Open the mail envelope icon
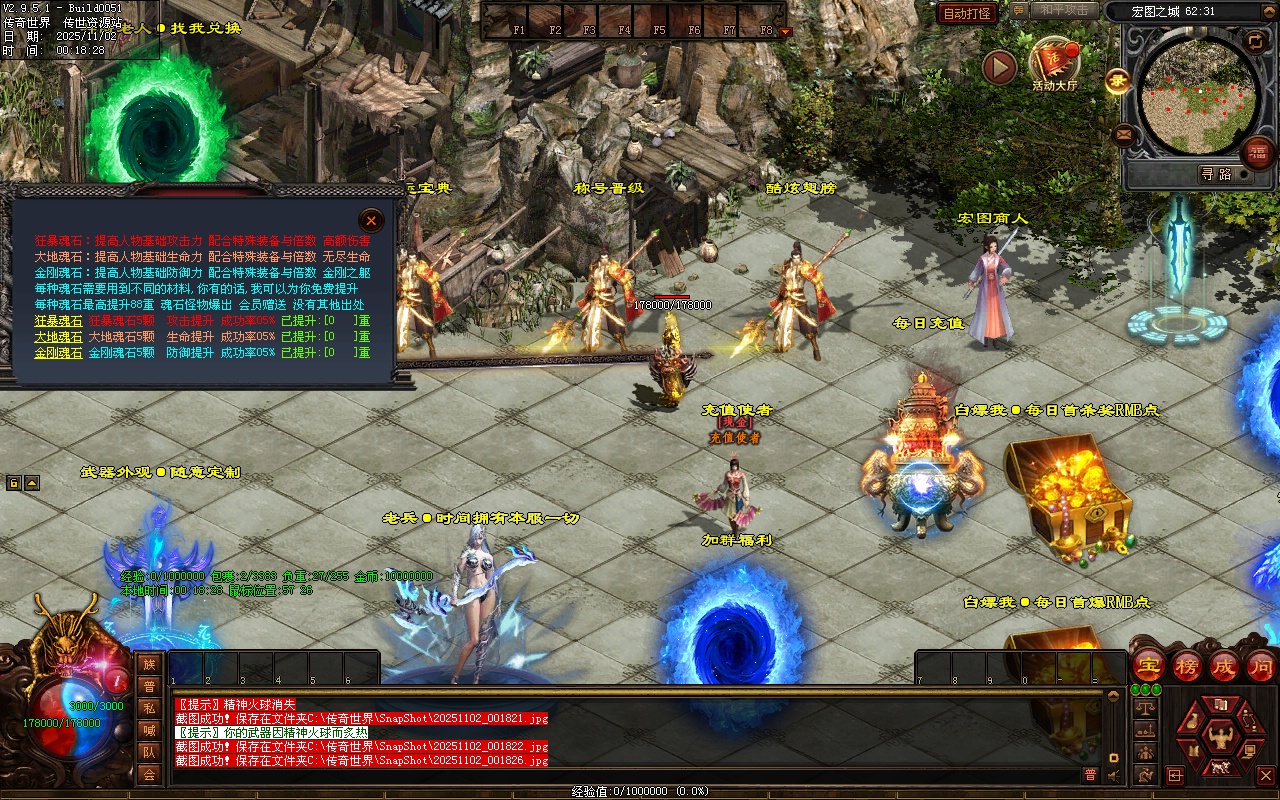The height and width of the screenshot is (800, 1280). [1124, 133]
